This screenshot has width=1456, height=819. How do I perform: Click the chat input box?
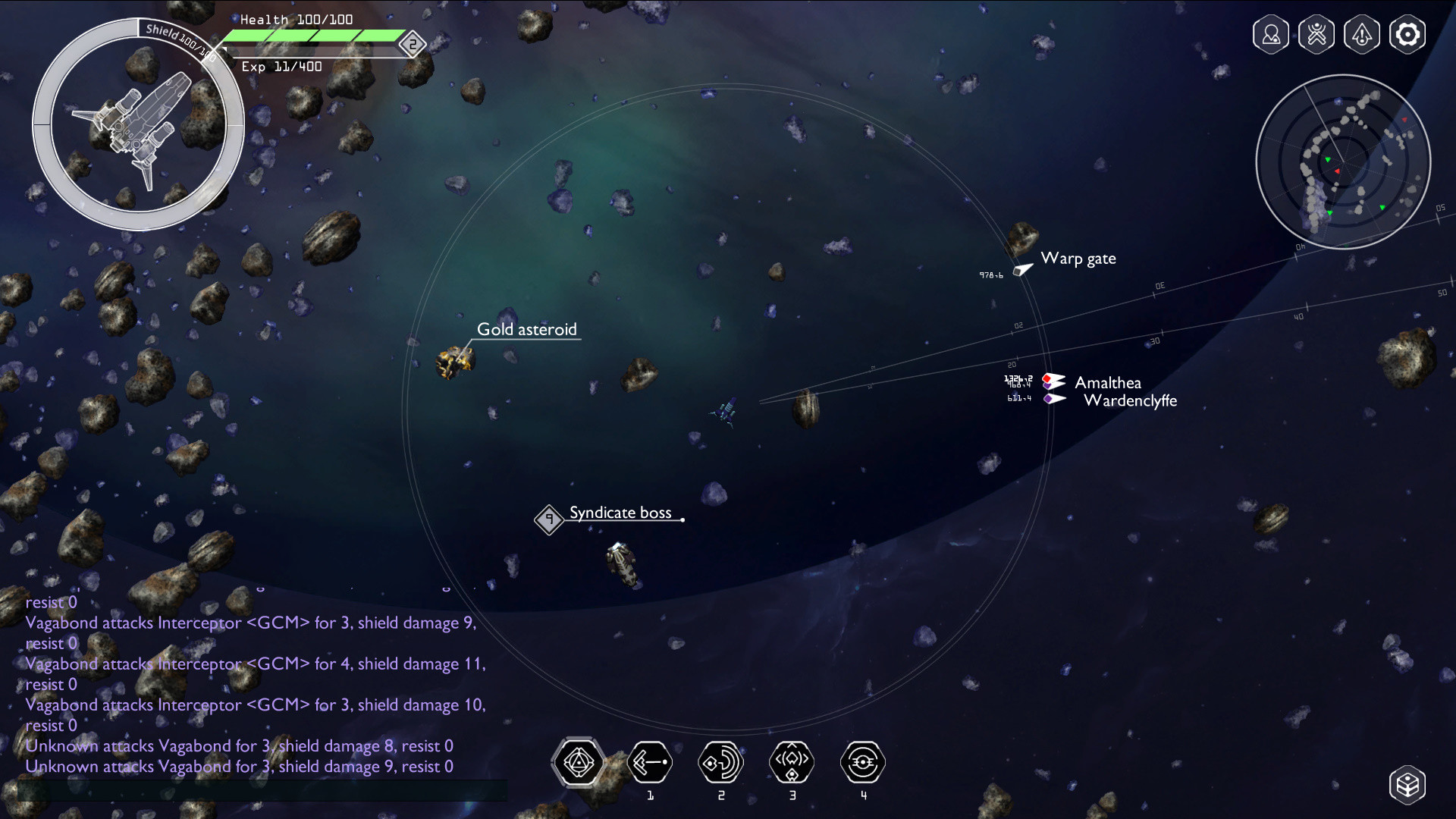pos(262,790)
